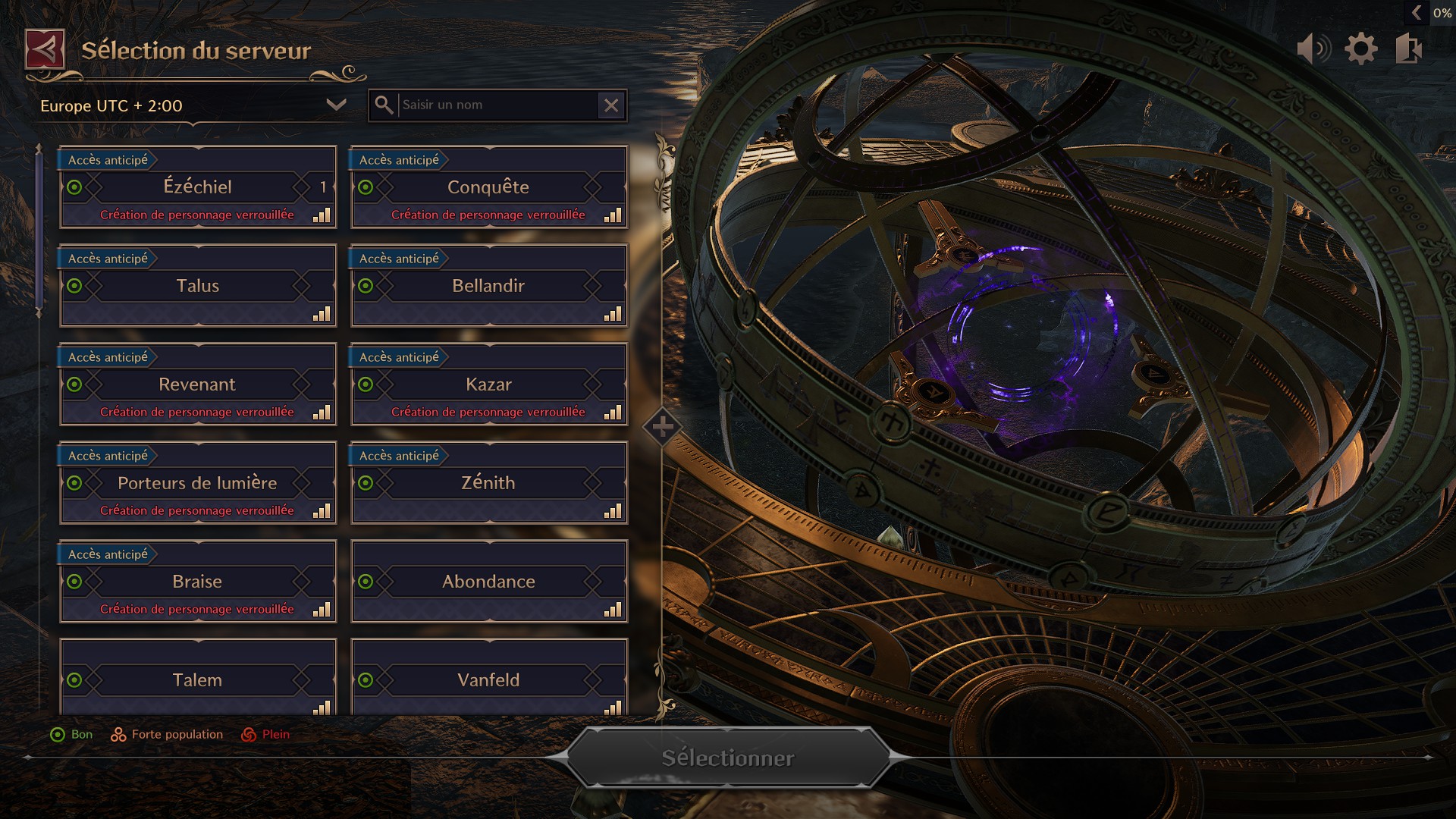
Task: Expand the server list divider arrow
Action: tap(662, 428)
